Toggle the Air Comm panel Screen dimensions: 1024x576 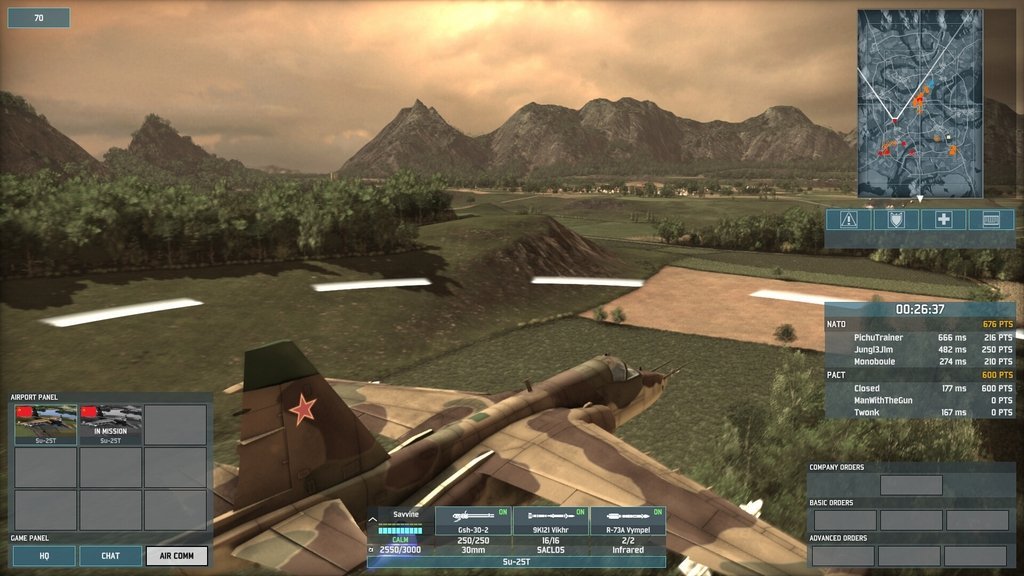click(x=177, y=555)
